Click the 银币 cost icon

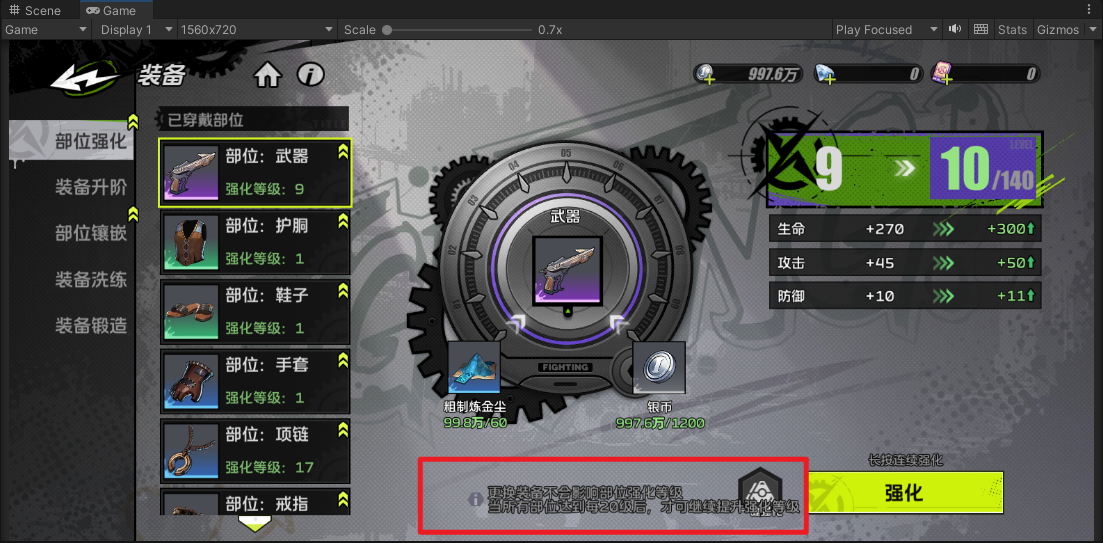click(659, 368)
